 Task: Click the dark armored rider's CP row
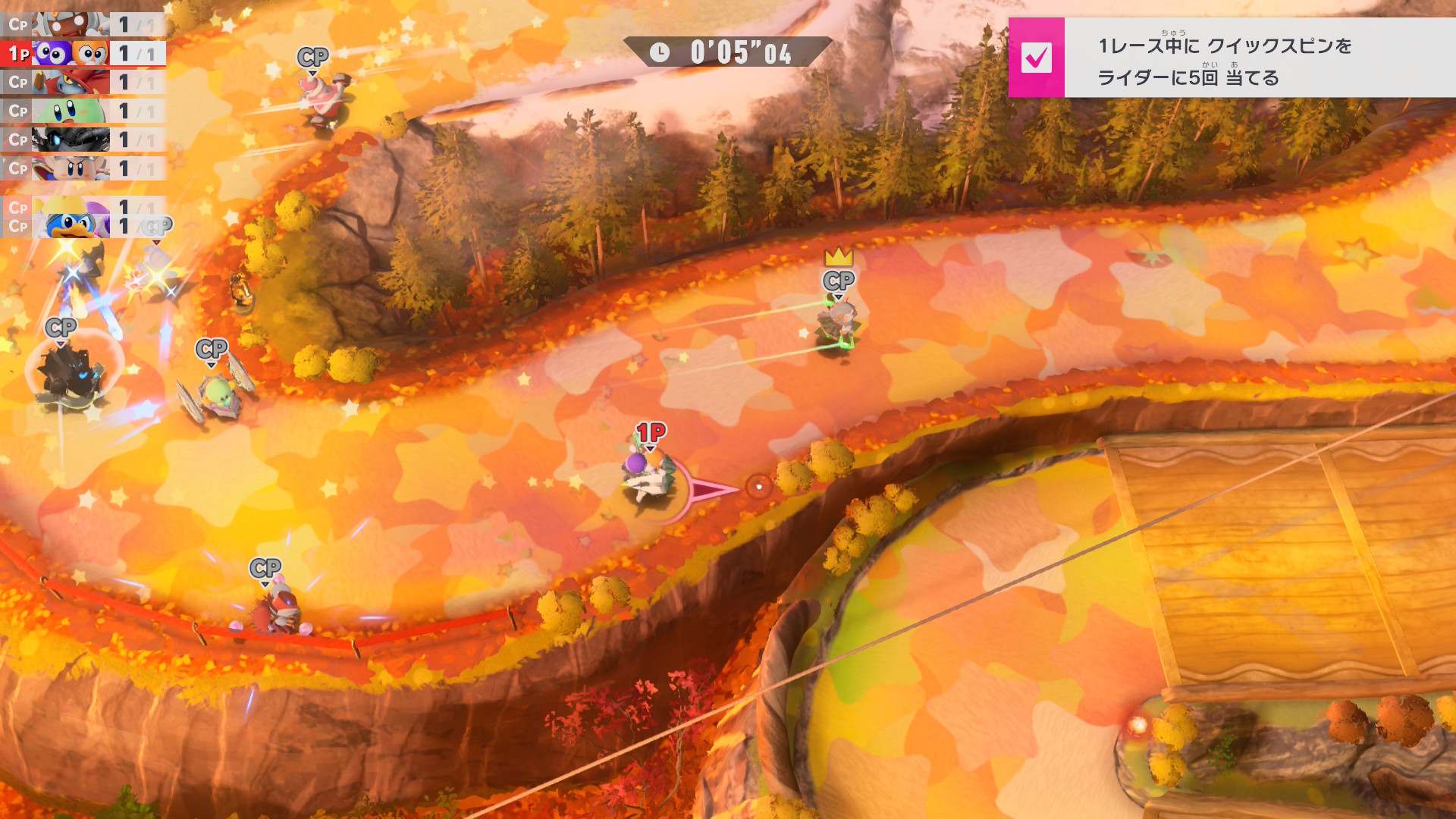coord(82,140)
